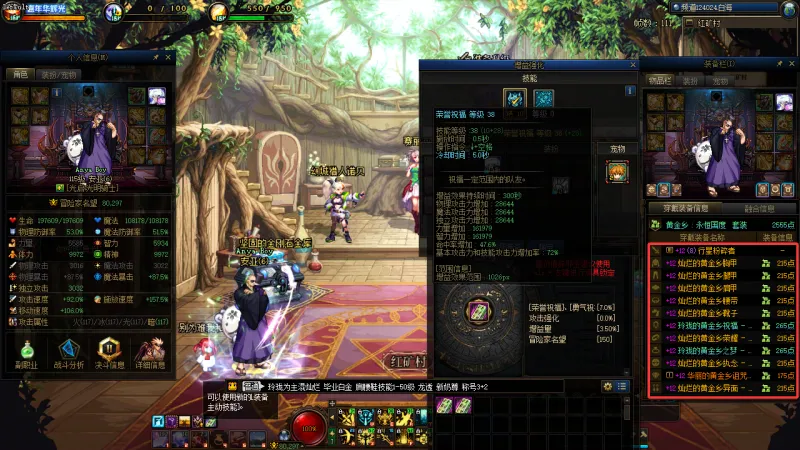Select the 行星粉碎者 equipment row

tap(720, 250)
